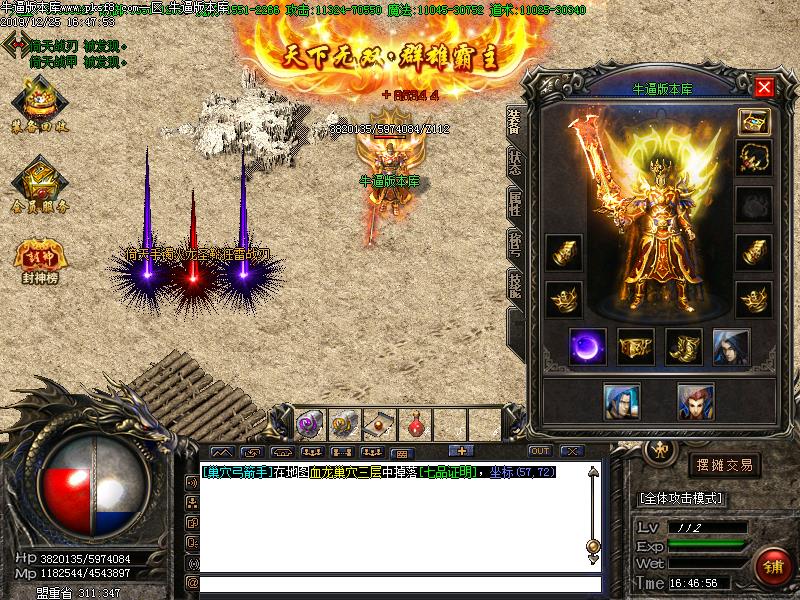Select the 技能 (Skills) tab

[x=514, y=286]
